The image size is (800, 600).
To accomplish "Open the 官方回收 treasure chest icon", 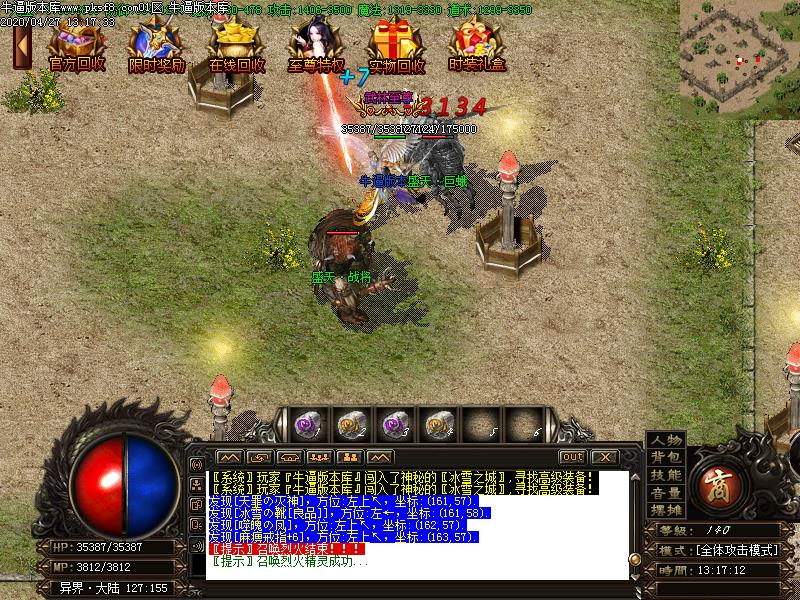I will tap(77, 43).
